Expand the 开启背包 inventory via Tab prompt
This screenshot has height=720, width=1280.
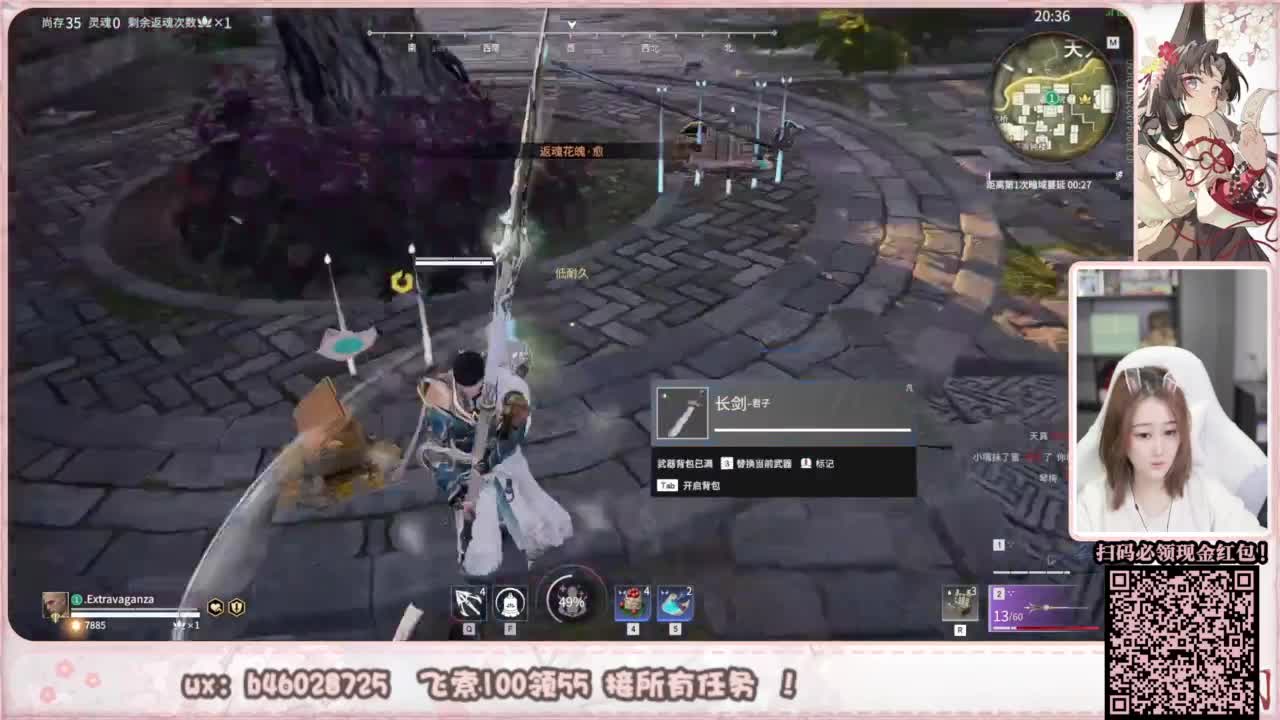[692, 485]
